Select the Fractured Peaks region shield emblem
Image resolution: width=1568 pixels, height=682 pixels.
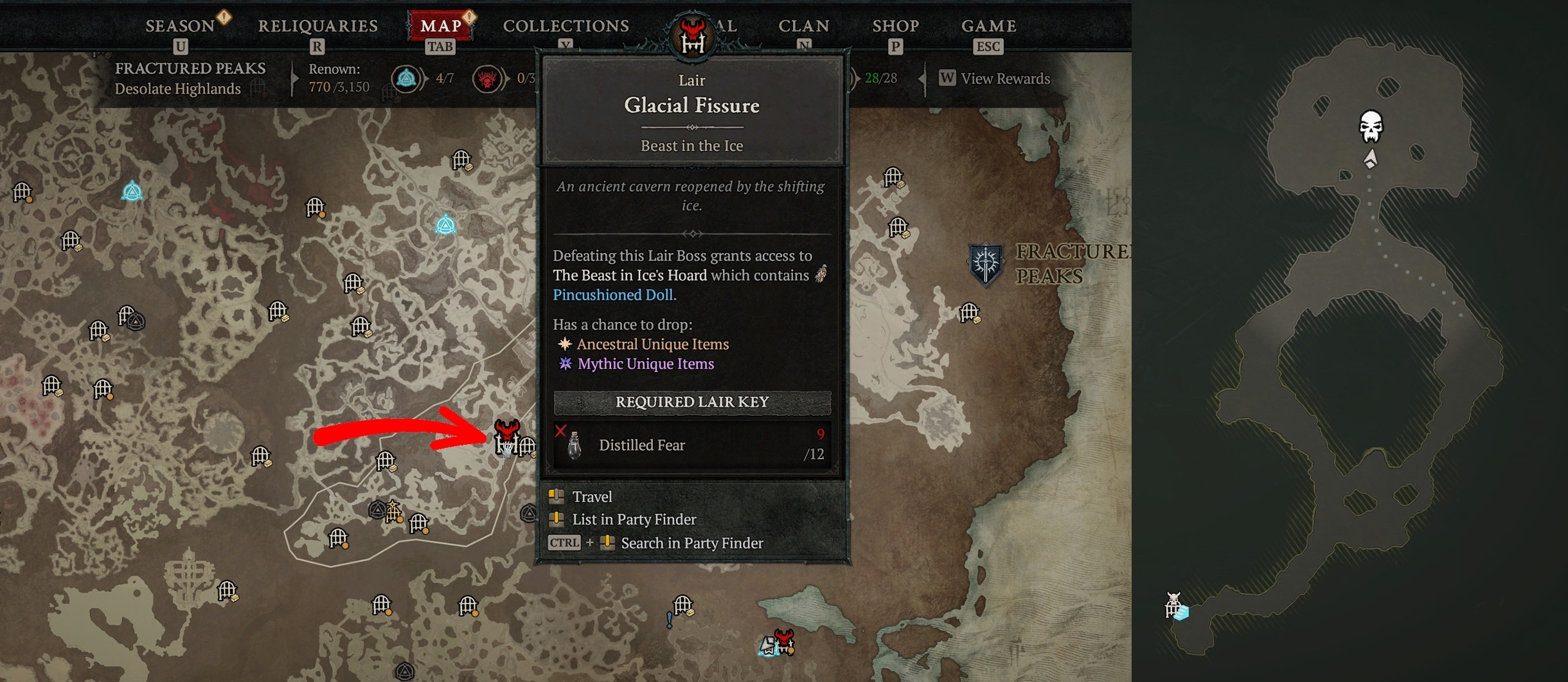[x=985, y=264]
